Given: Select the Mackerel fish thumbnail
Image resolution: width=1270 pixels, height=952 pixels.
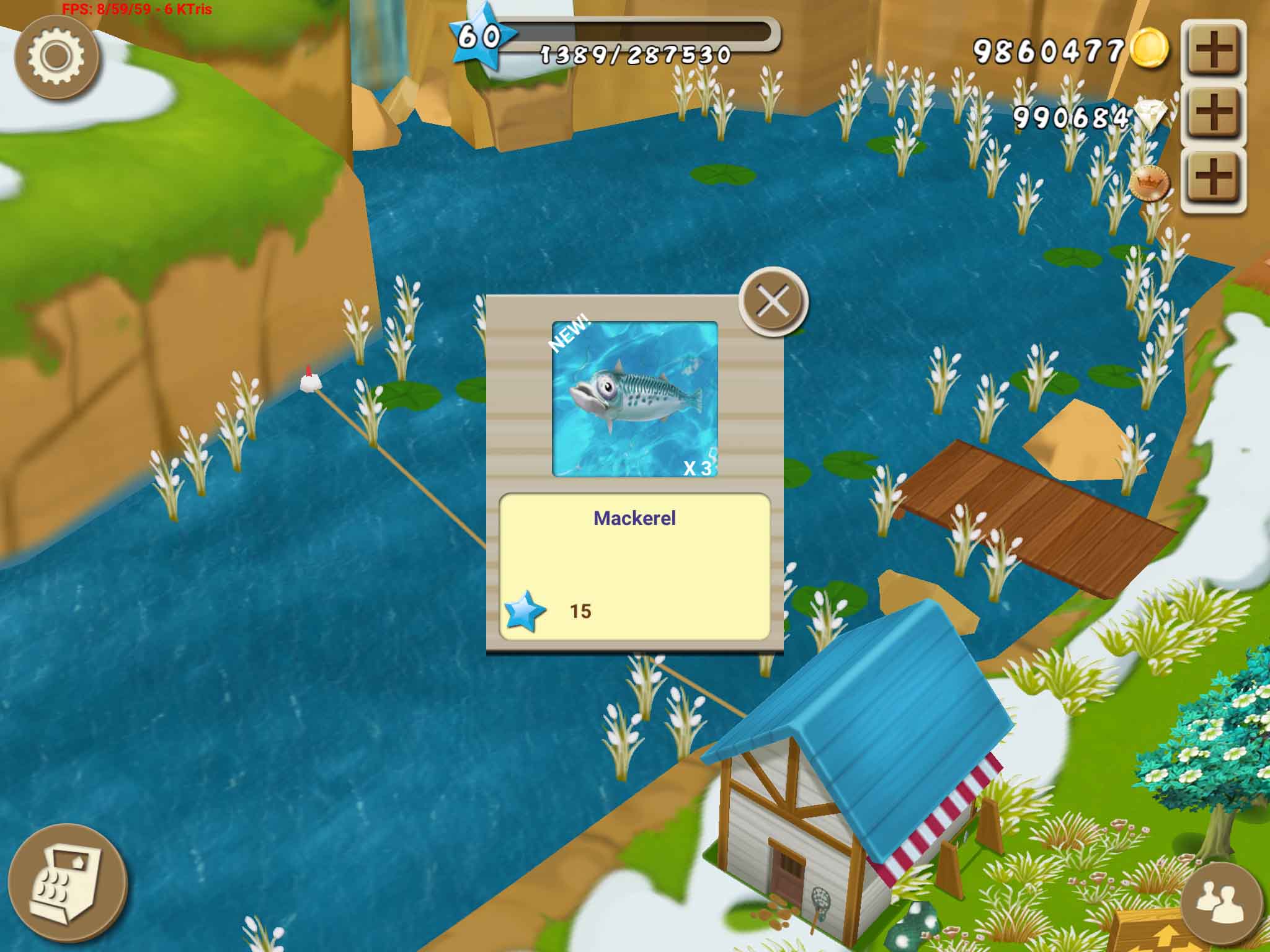Looking at the screenshot, I should point(634,399).
